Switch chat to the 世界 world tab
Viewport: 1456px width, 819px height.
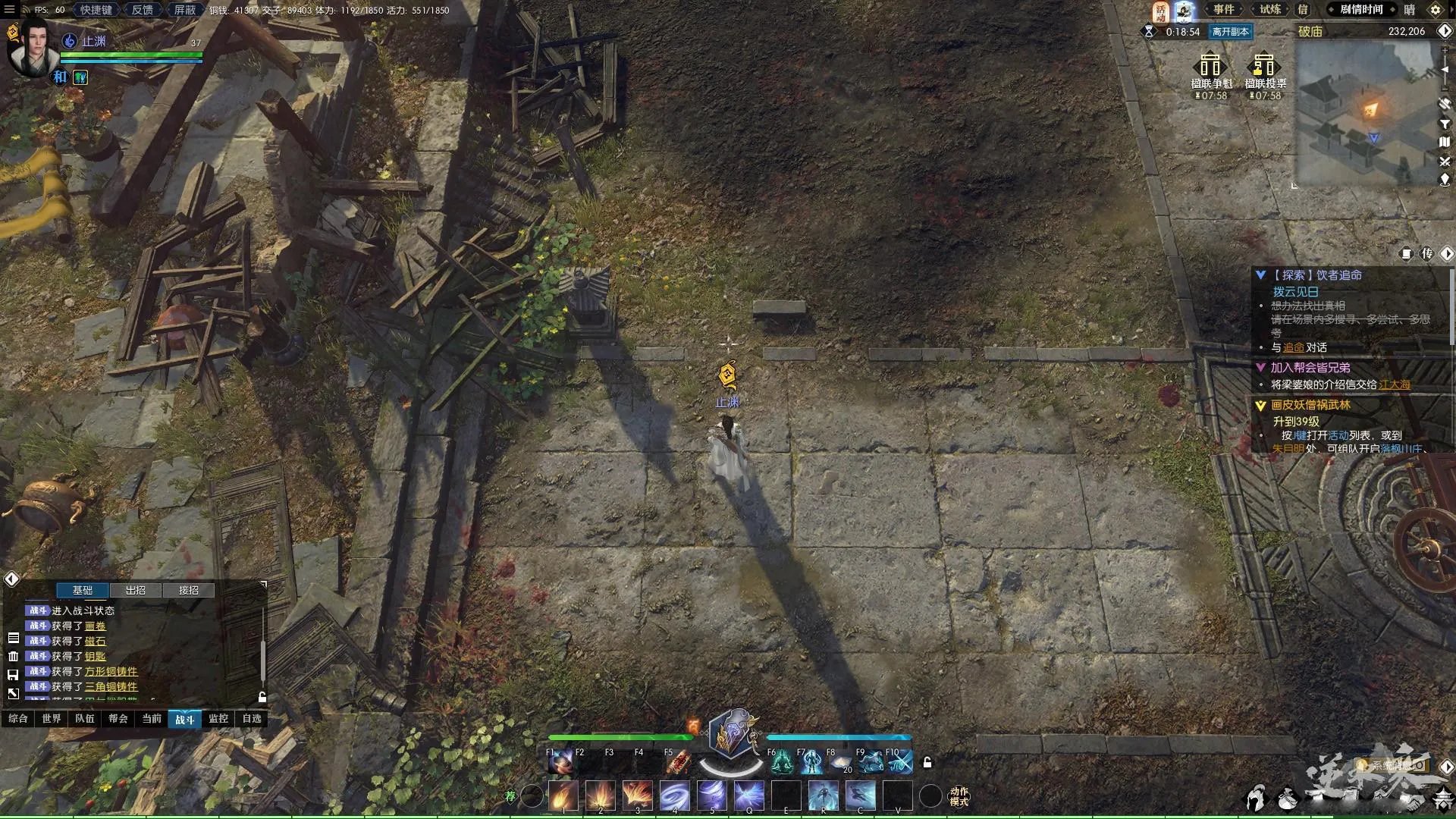point(52,719)
